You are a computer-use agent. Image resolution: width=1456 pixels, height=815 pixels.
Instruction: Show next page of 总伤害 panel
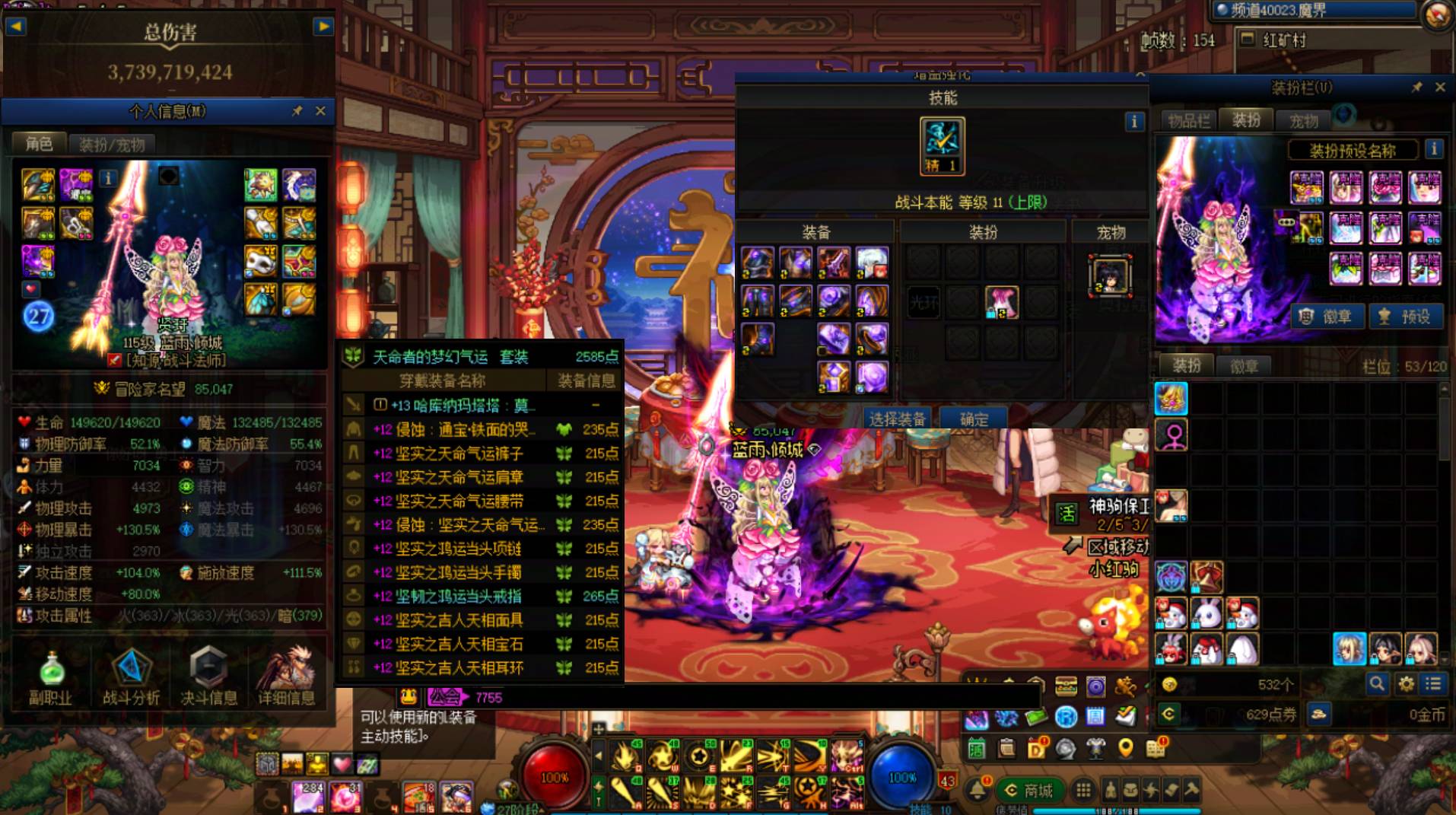[x=323, y=27]
